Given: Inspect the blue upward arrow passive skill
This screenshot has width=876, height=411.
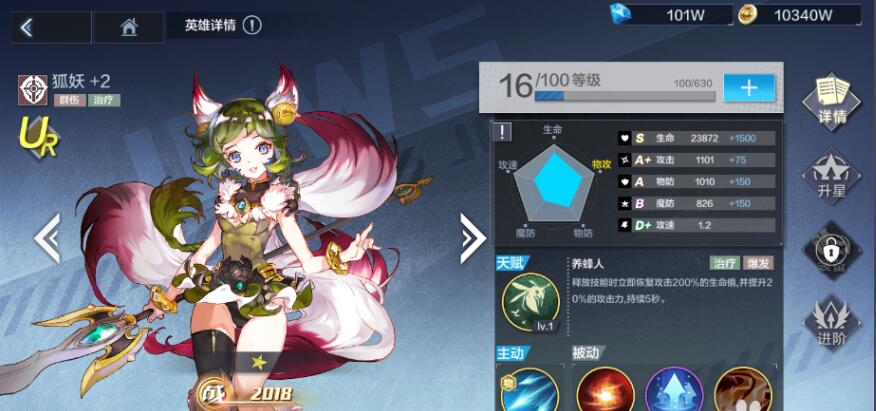Looking at the screenshot, I should [673, 391].
